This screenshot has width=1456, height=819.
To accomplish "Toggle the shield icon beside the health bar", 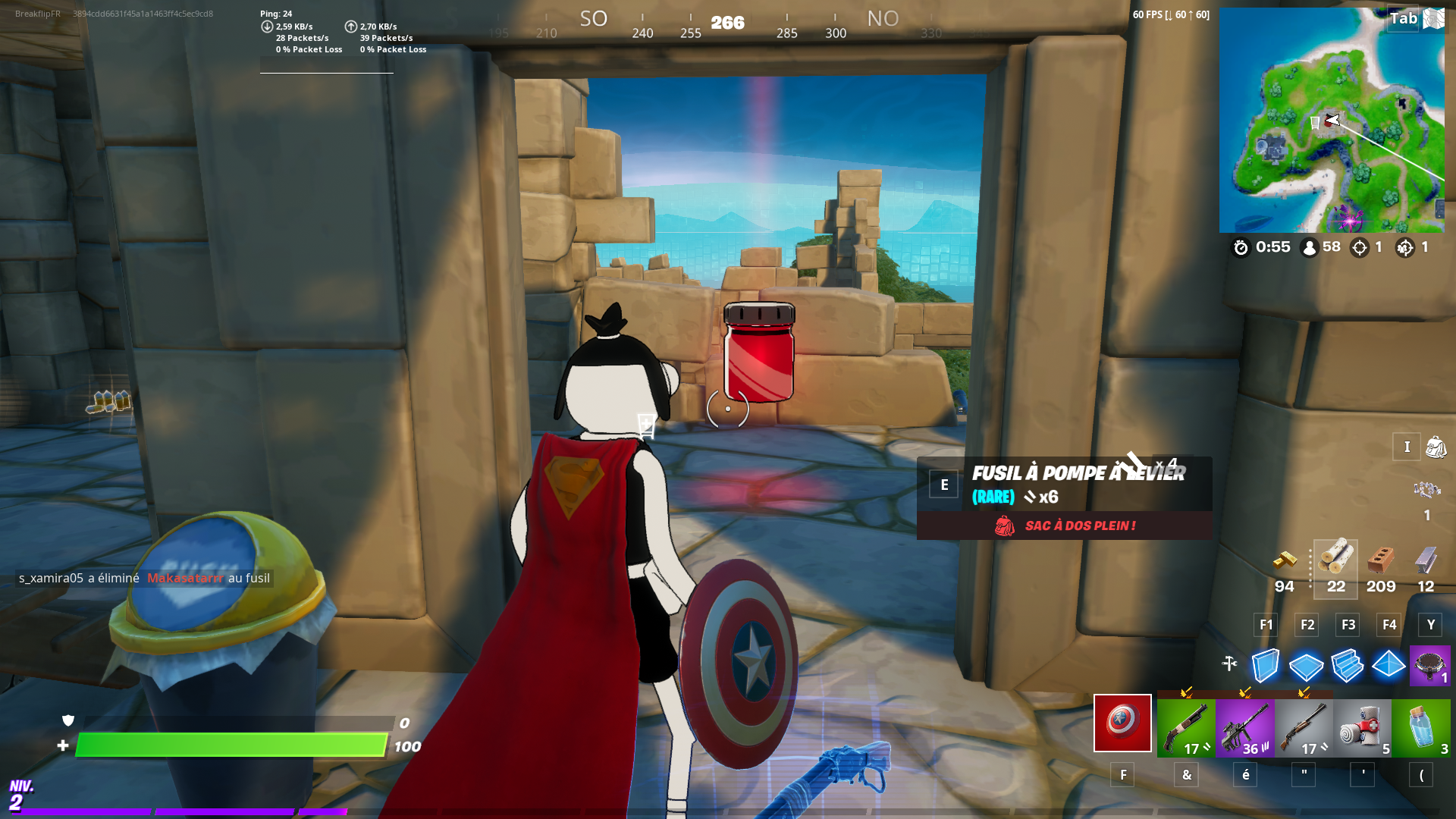I will [x=67, y=720].
